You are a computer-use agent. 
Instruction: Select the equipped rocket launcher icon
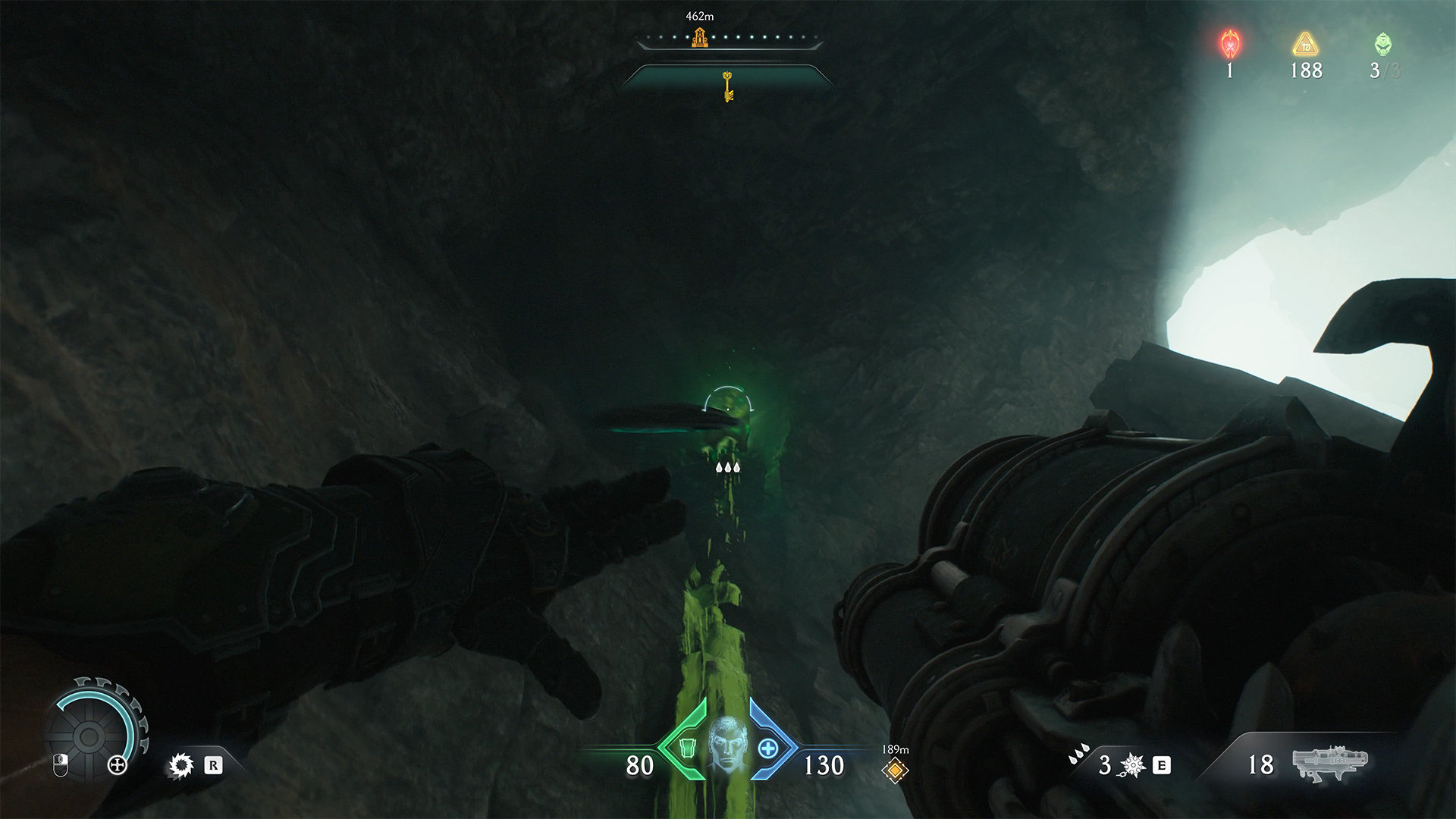coord(1329,763)
